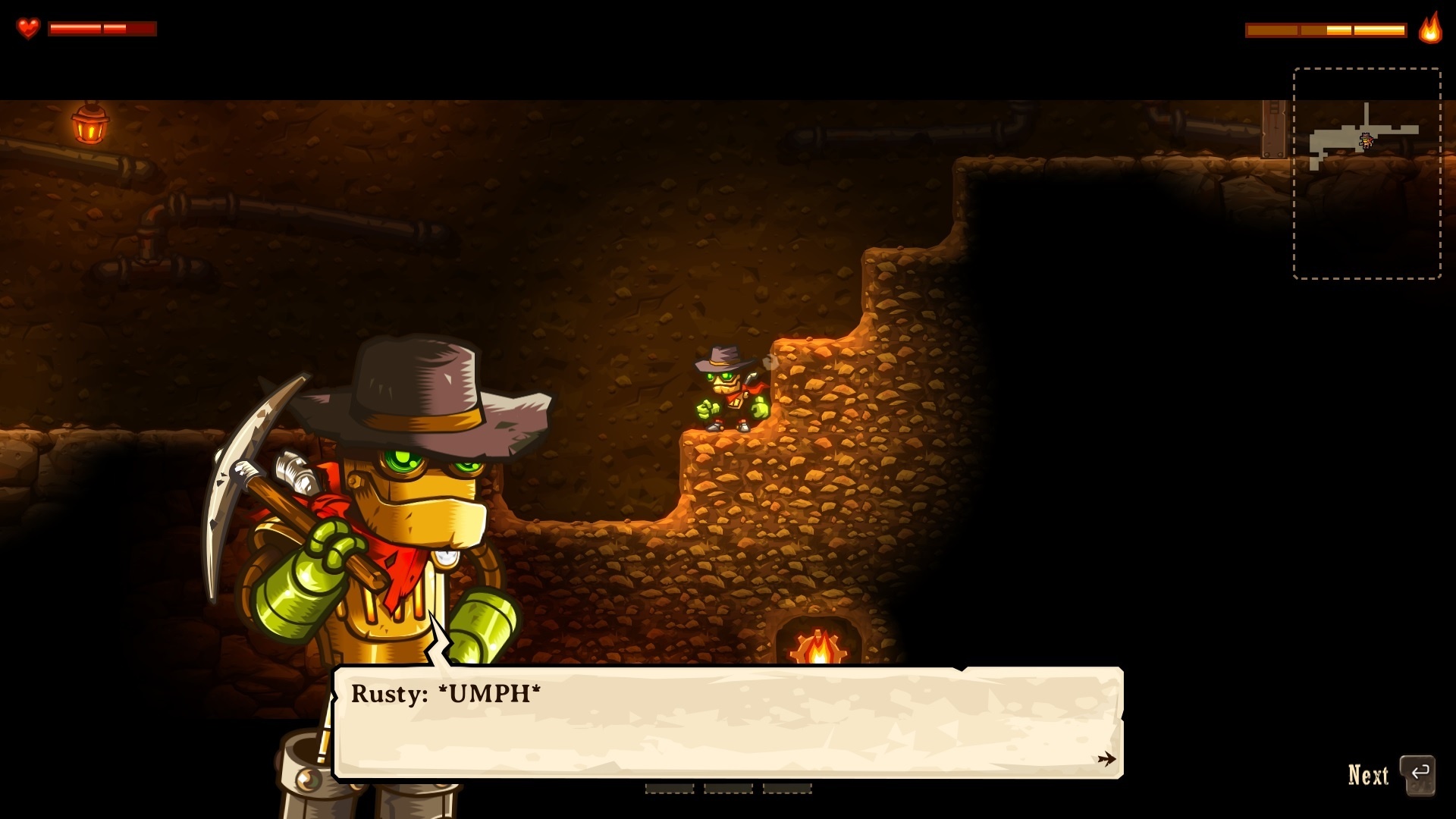Click the heart health icon
This screenshot has width=1456, height=819.
pyautogui.click(x=29, y=27)
